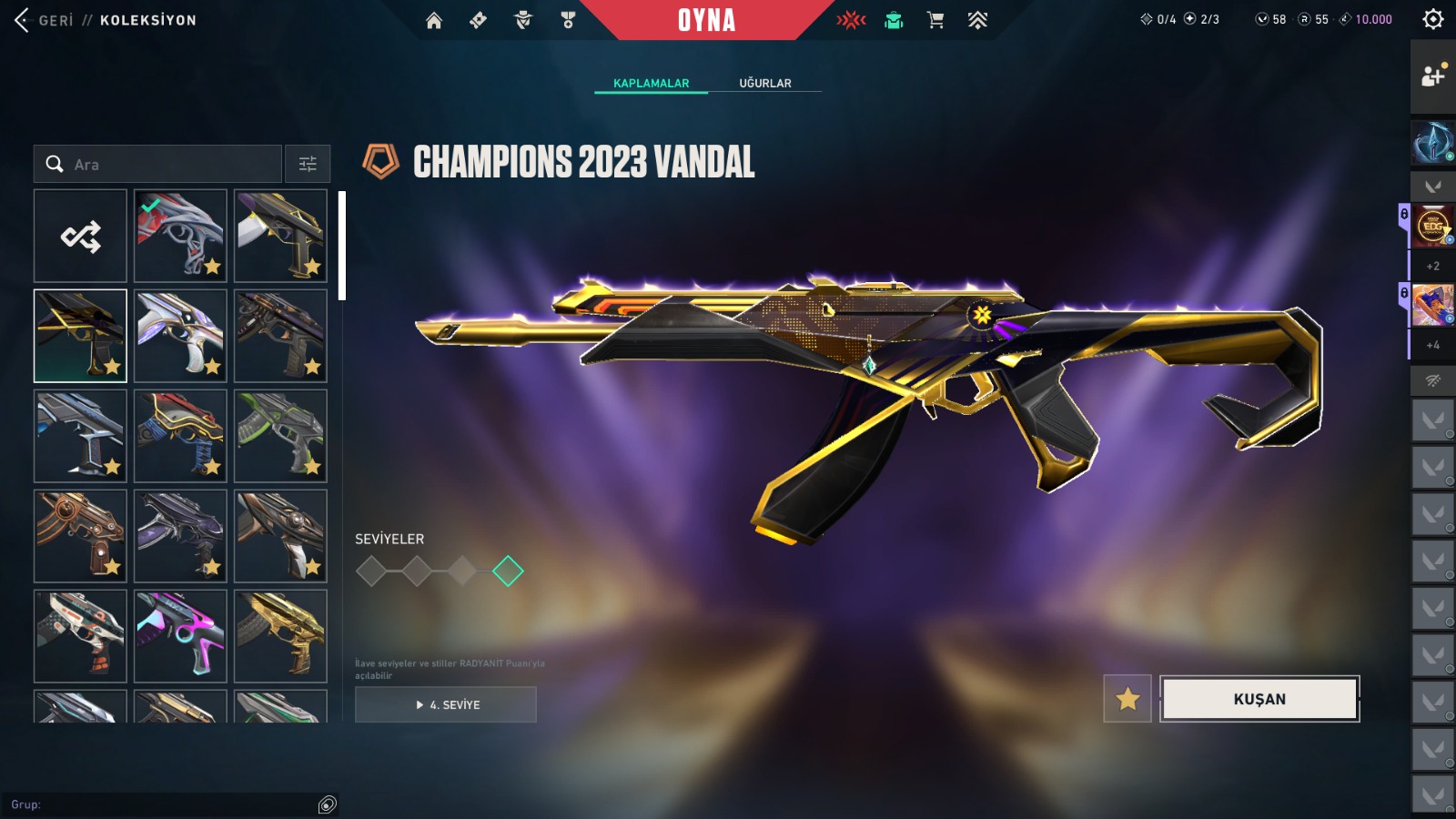Equip the skin with KUŞAN
The width and height of the screenshot is (1456, 819).
[1259, 699]
